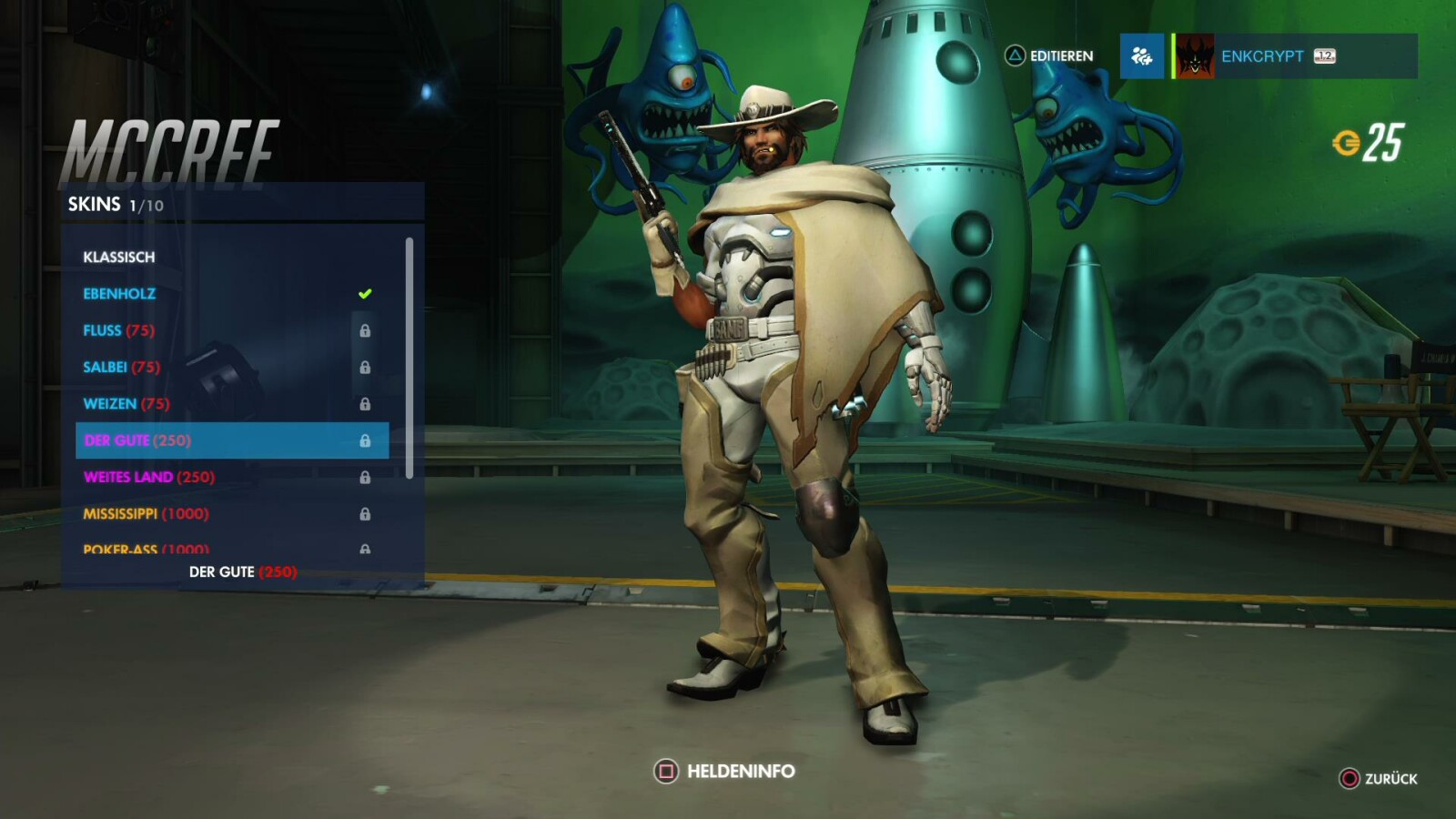Viewport: 1456px width, 819px height.
Task: Click the lock toggle next to WEIZEN
Action: 367,403
